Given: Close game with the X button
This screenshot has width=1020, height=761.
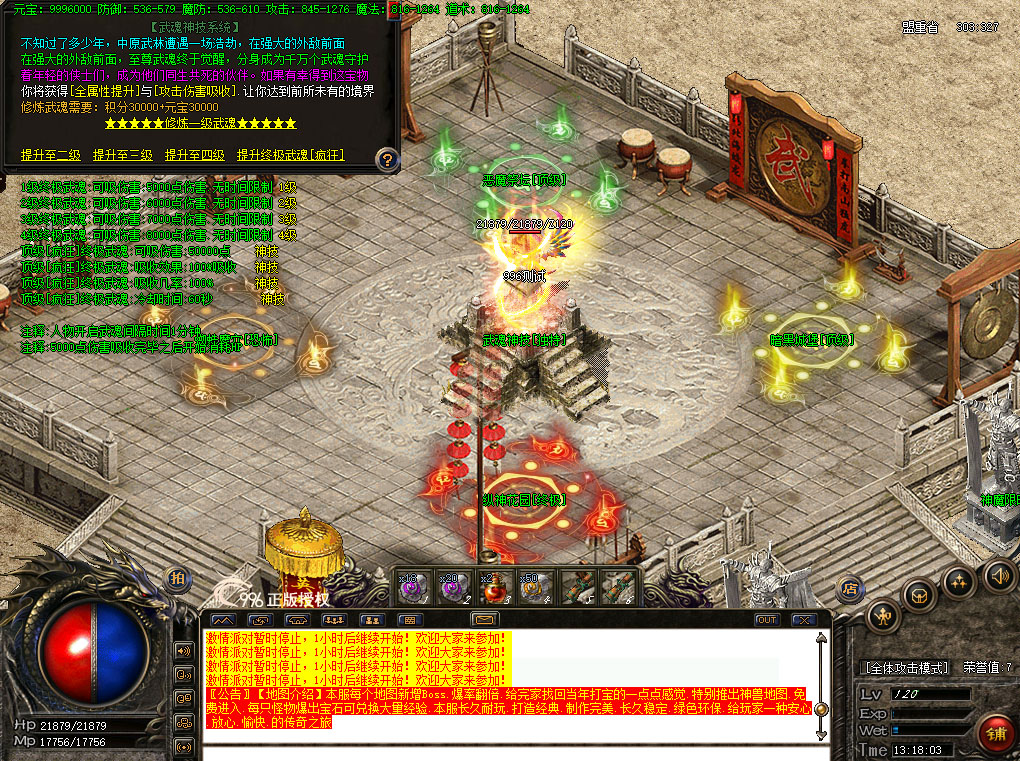Looking at the screenshot, I should (801, 620).
